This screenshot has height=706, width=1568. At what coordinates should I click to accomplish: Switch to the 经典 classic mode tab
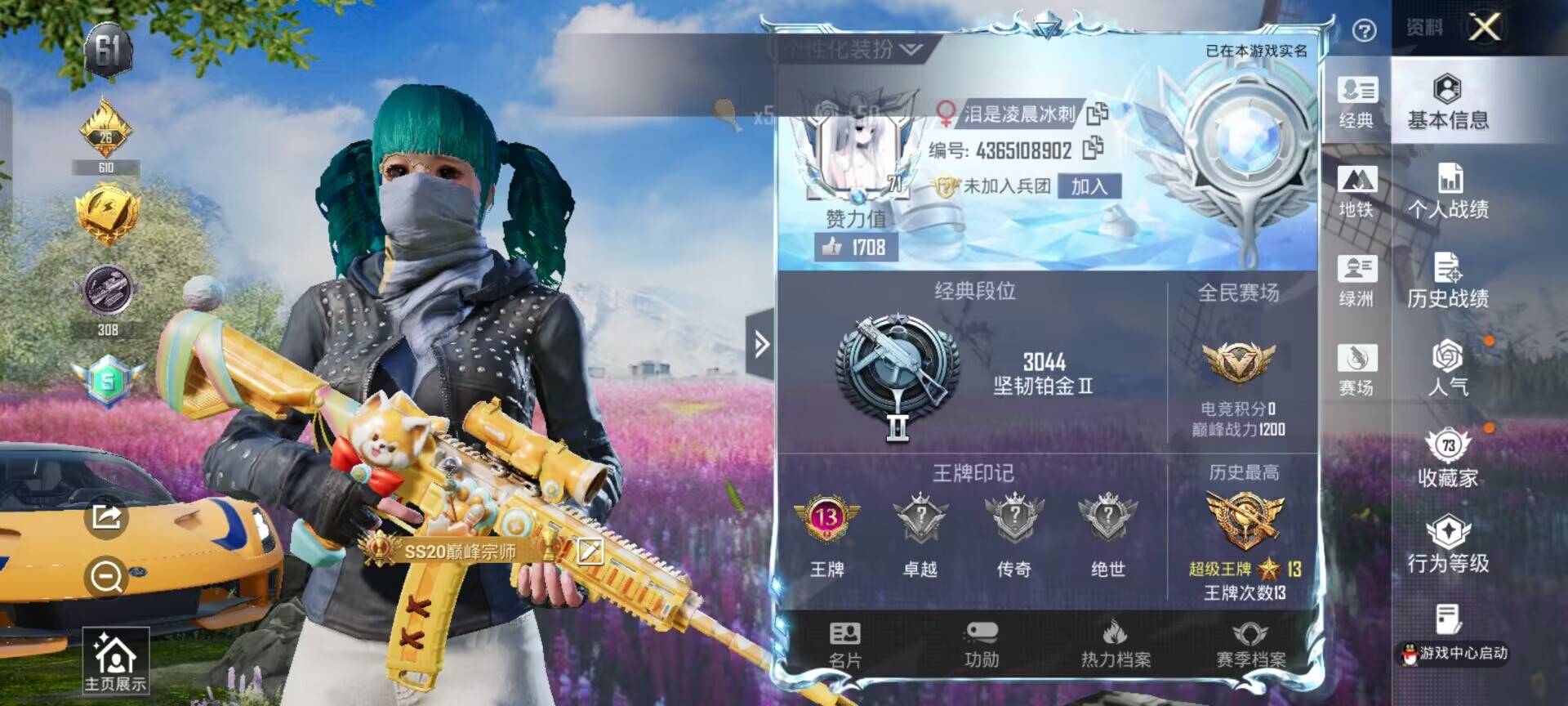[x=1356, y=102]
